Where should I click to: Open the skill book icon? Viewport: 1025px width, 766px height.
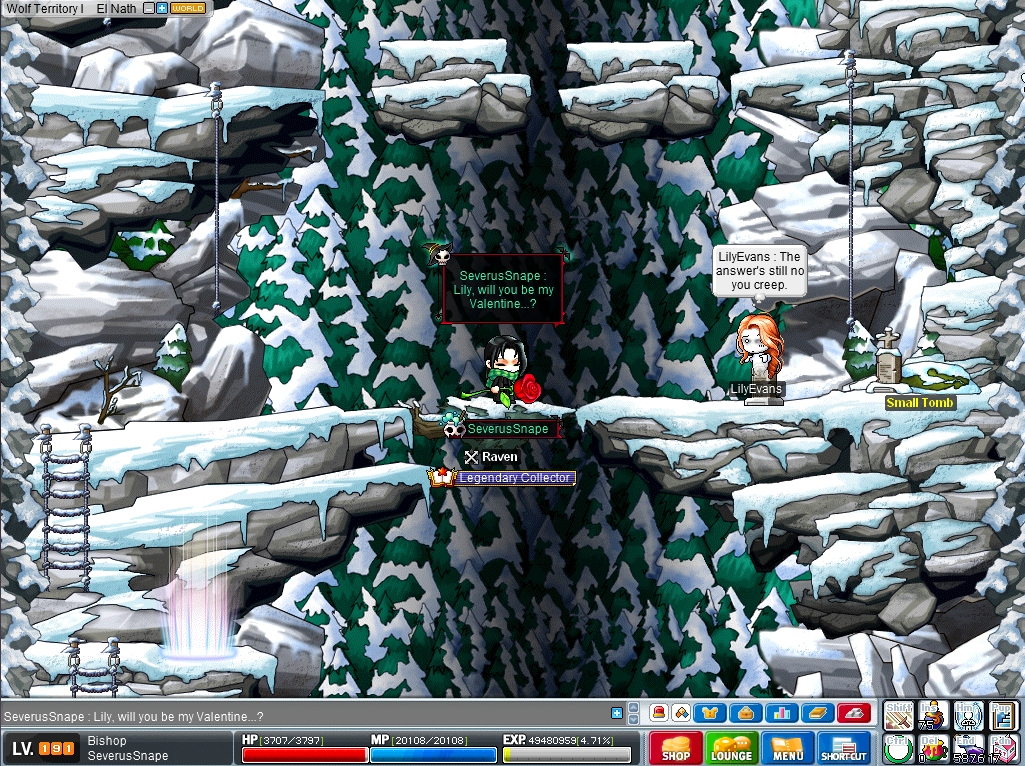point(816,713)
